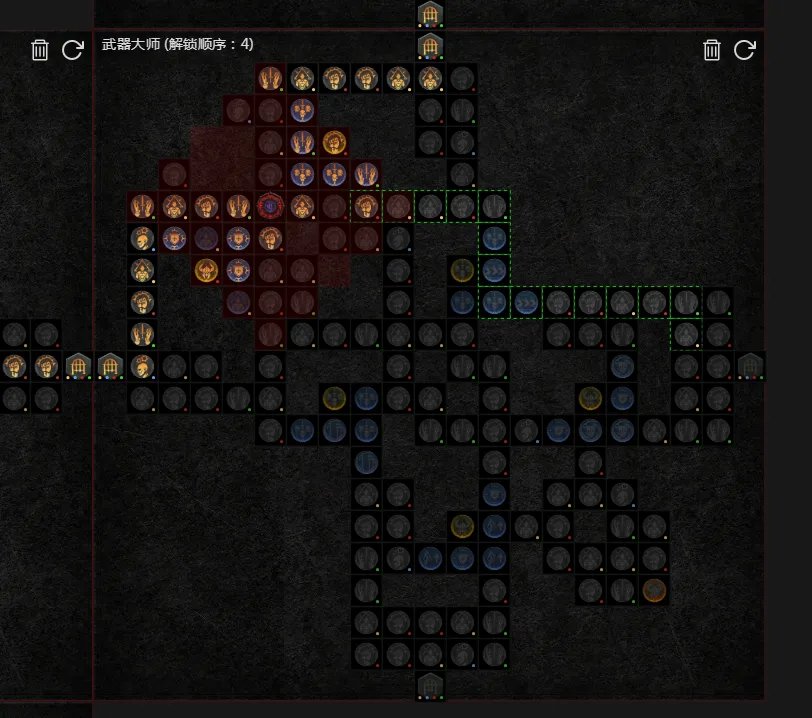Choose the dim orange glyph socket node
This screenshot has height=718, width=812.
(x=654, y=590)
